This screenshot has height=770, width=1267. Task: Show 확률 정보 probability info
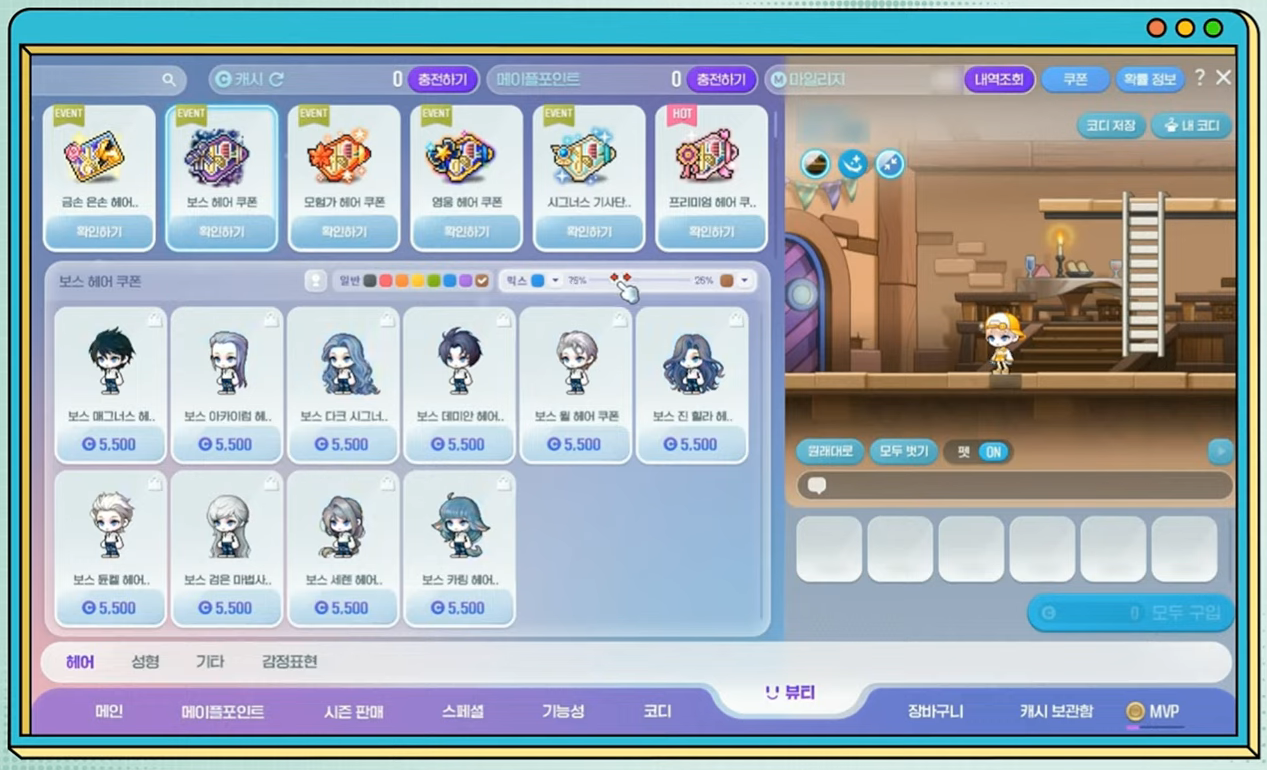pos(1148,79)
